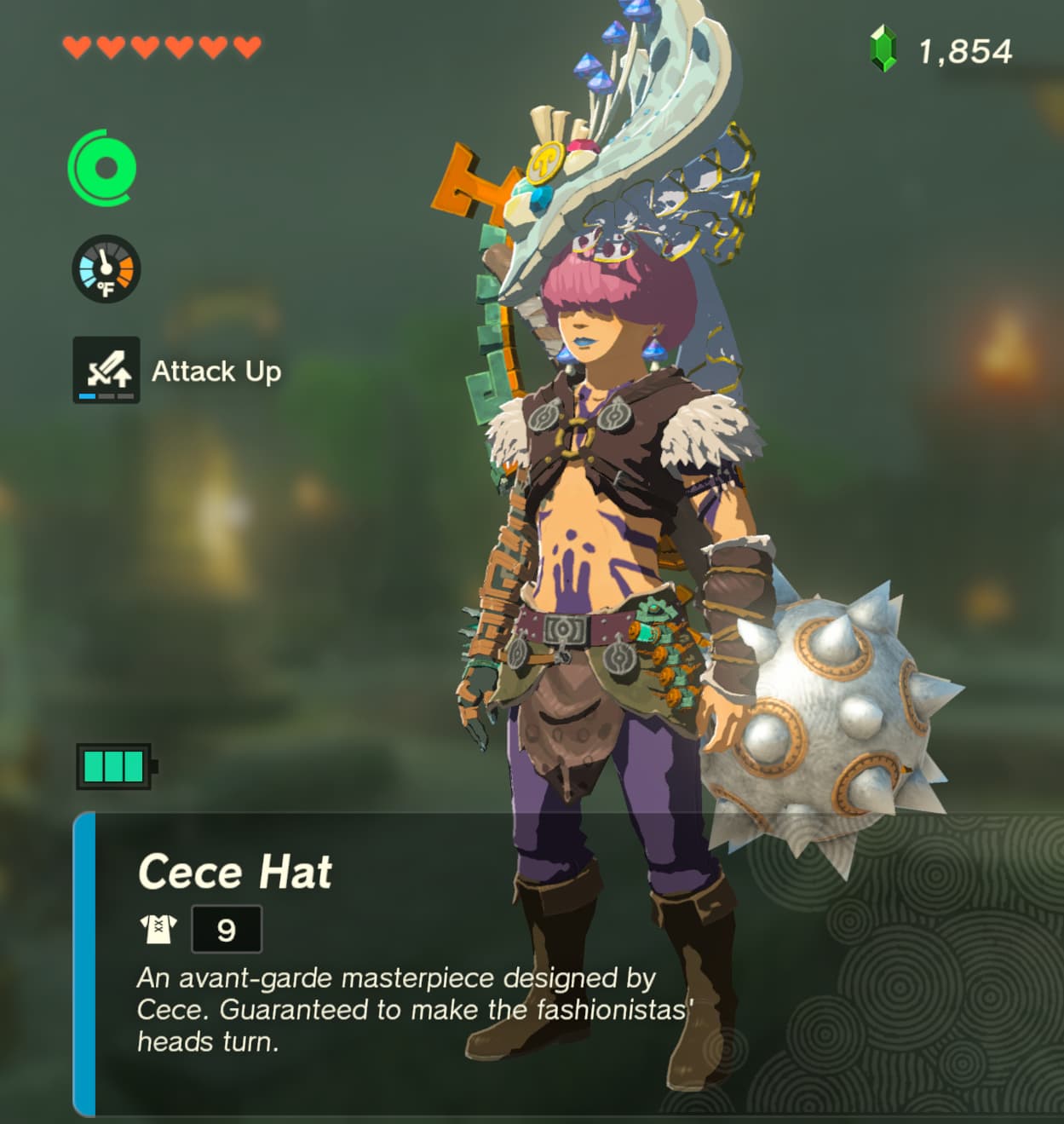
Task: Click the green stamina wheel icon
Action: (103, 168)
